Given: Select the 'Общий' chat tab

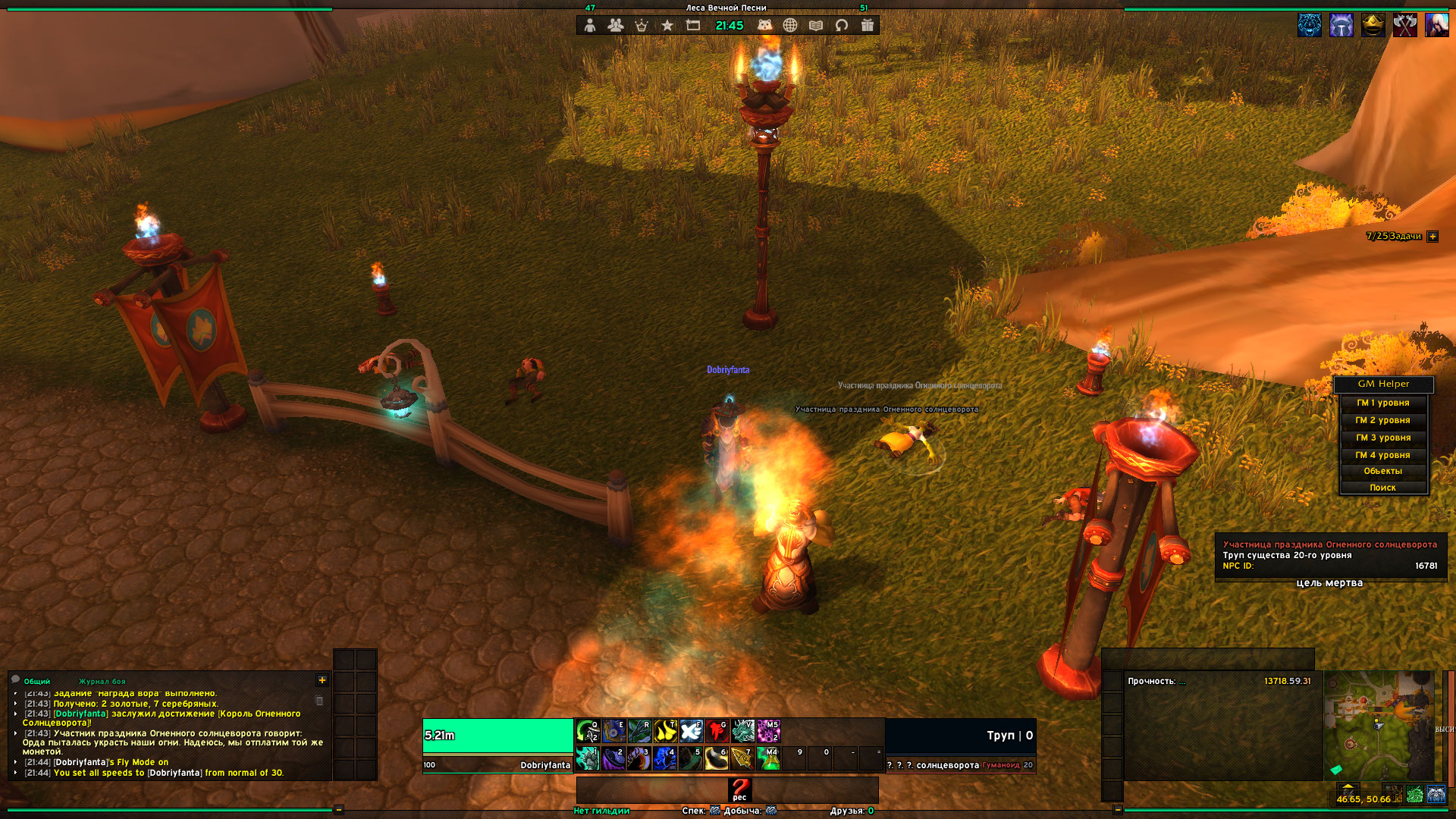Looking at the screenshot, I should [x=36, y=682].
